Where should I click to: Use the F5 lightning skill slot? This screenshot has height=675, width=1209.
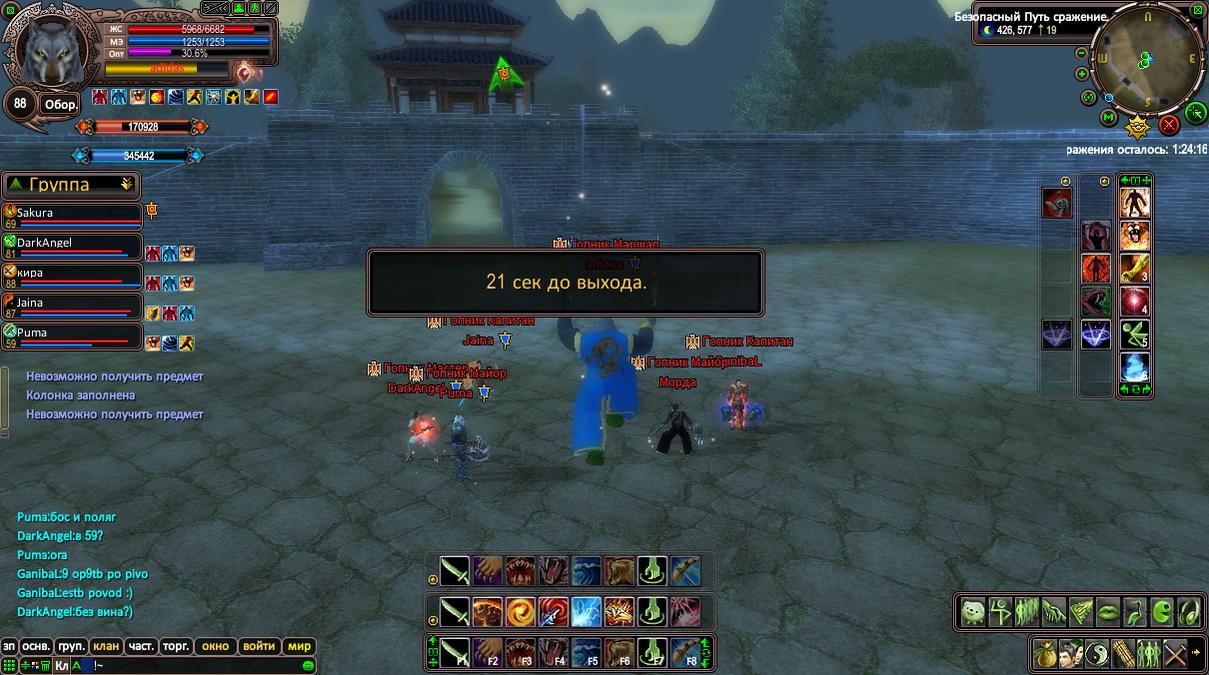[587, 651]
